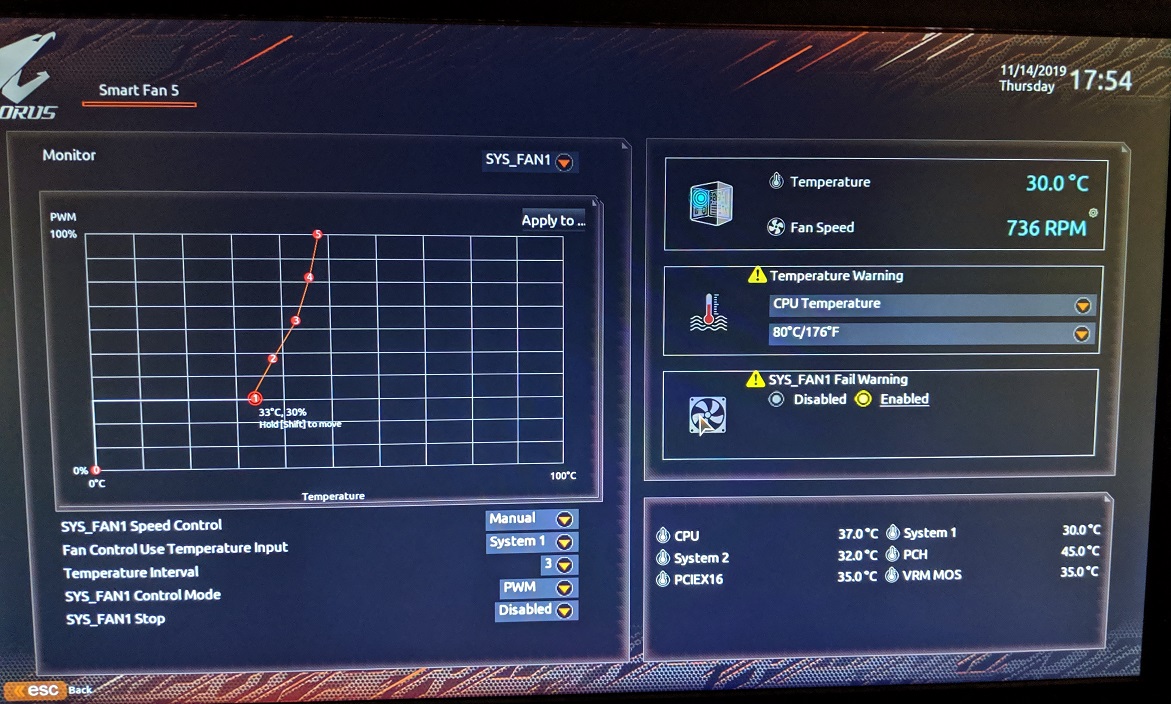Open the PWM control mode dropdown
The image size is (1171, 704).
tap(564, 588)
